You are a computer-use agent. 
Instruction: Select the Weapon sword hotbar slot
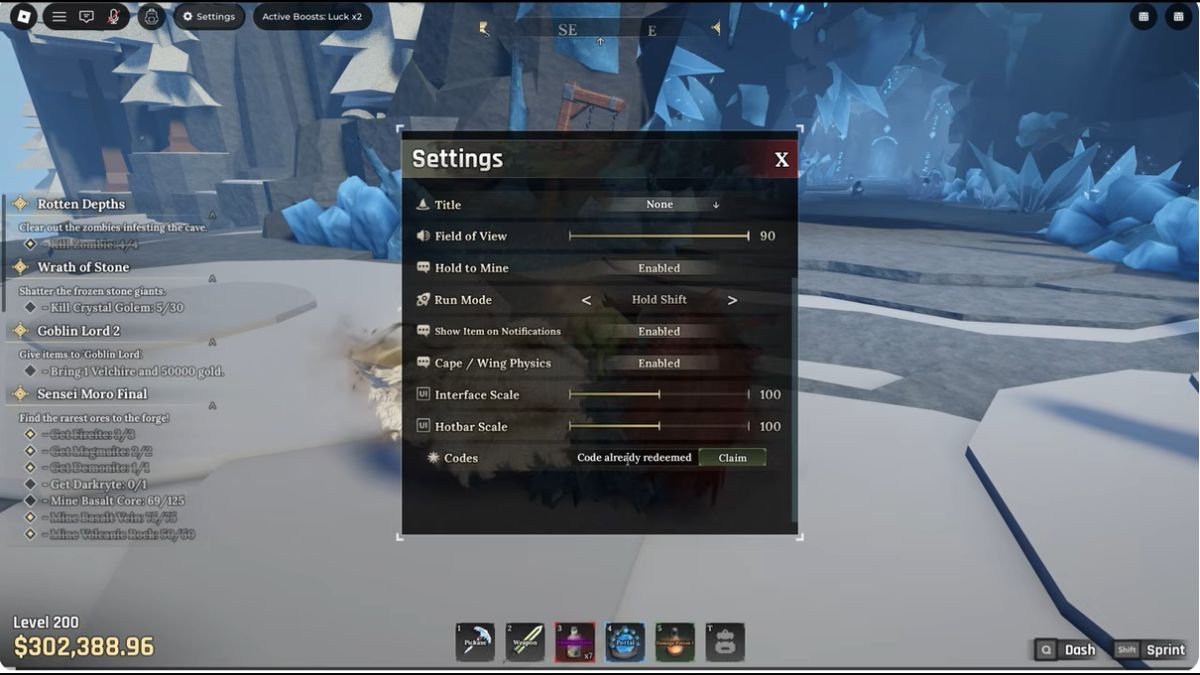[x=525, y=642]
